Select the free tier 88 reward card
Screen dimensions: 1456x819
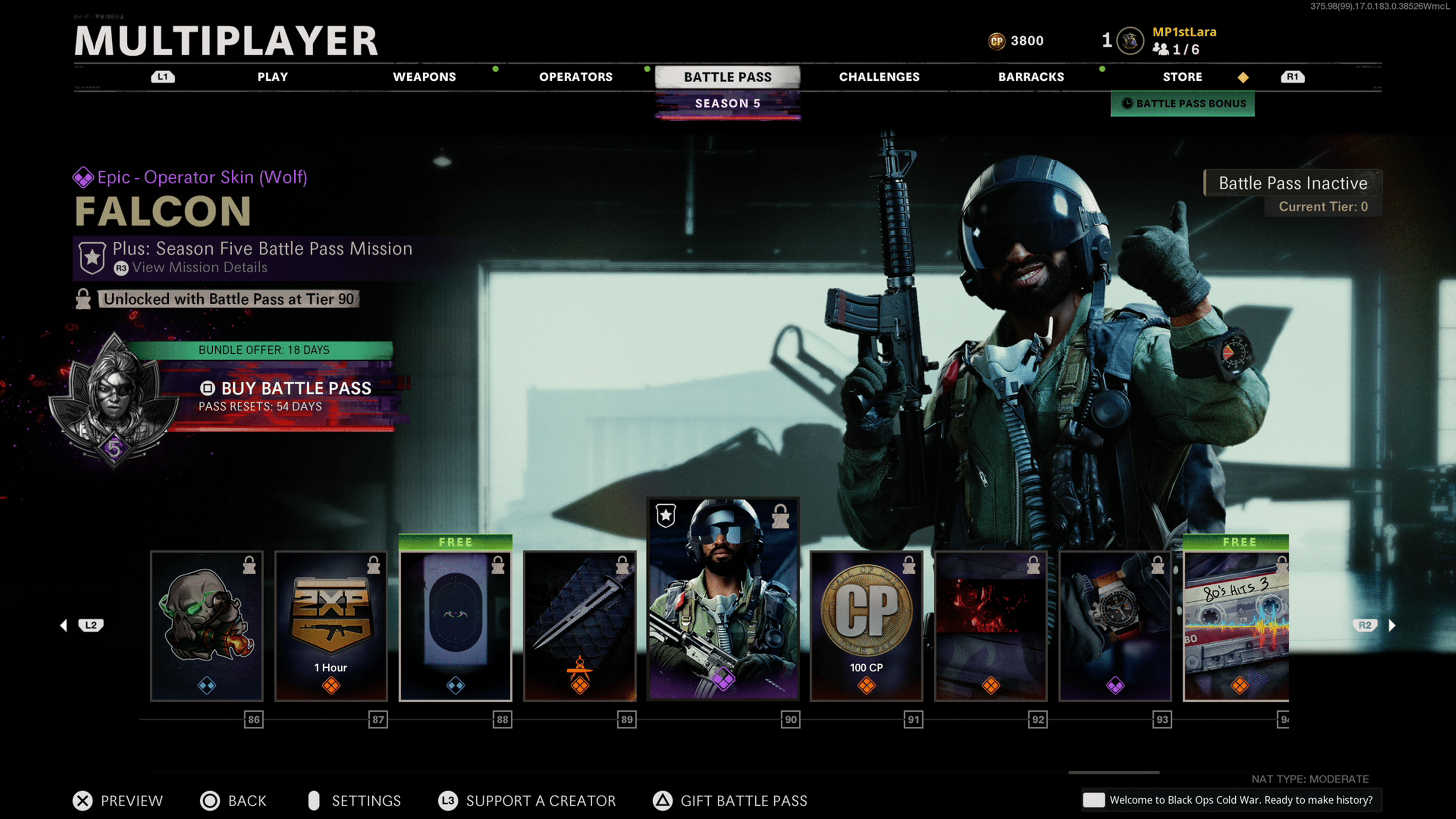[x=455, y=626]
